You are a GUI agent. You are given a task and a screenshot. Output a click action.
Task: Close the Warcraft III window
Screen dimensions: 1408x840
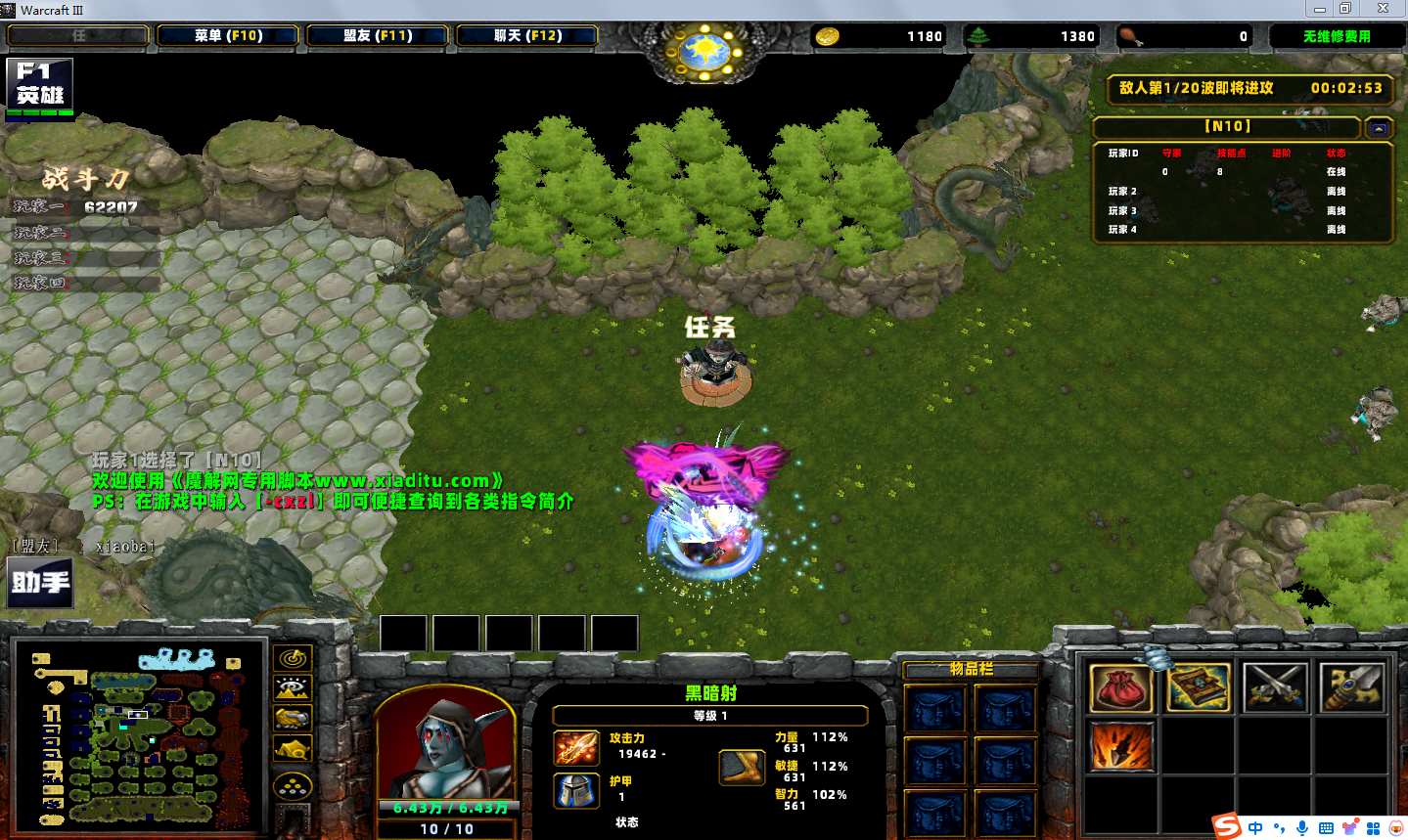[1383, 9]
